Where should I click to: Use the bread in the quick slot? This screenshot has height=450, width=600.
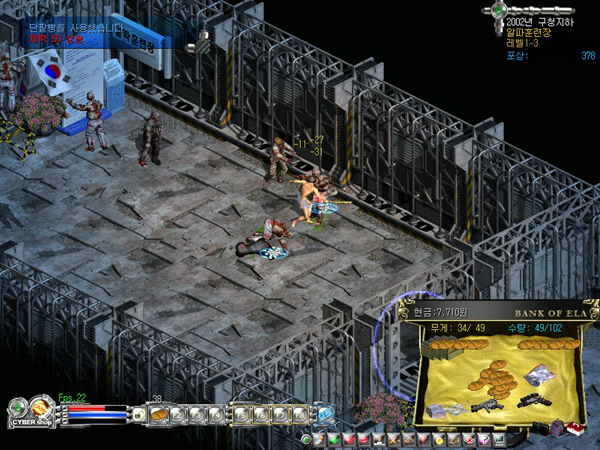click(x=157, y=413)
